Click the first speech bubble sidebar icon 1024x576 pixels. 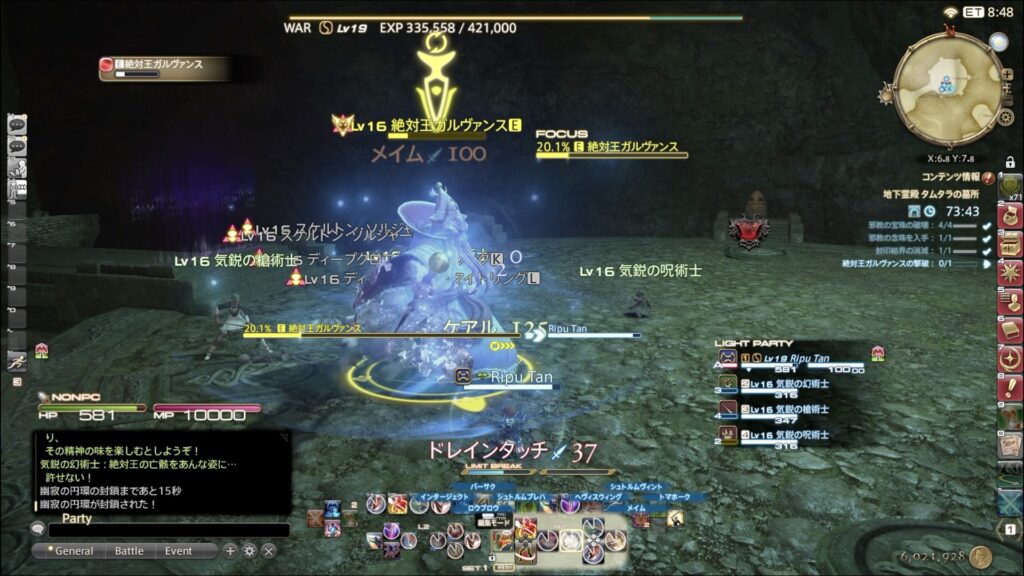(16, 124)
